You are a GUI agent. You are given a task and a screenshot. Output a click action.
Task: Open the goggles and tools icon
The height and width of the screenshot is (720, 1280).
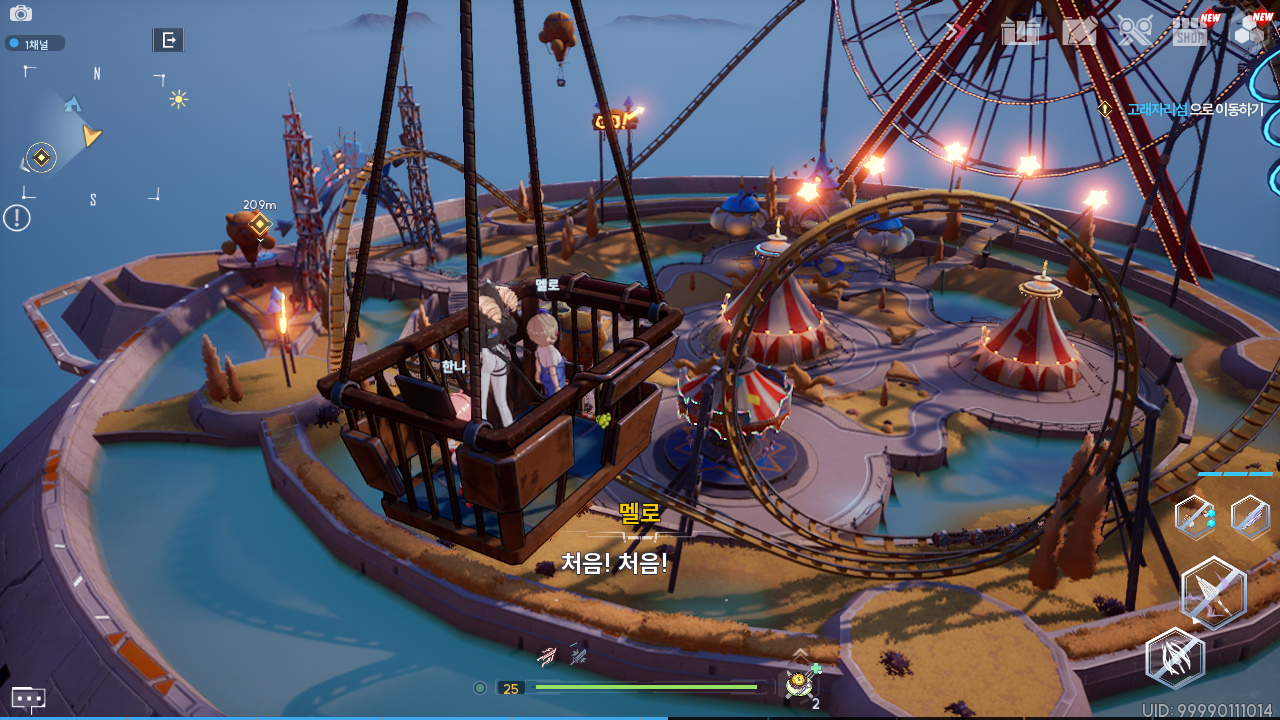click(1135, 32)
